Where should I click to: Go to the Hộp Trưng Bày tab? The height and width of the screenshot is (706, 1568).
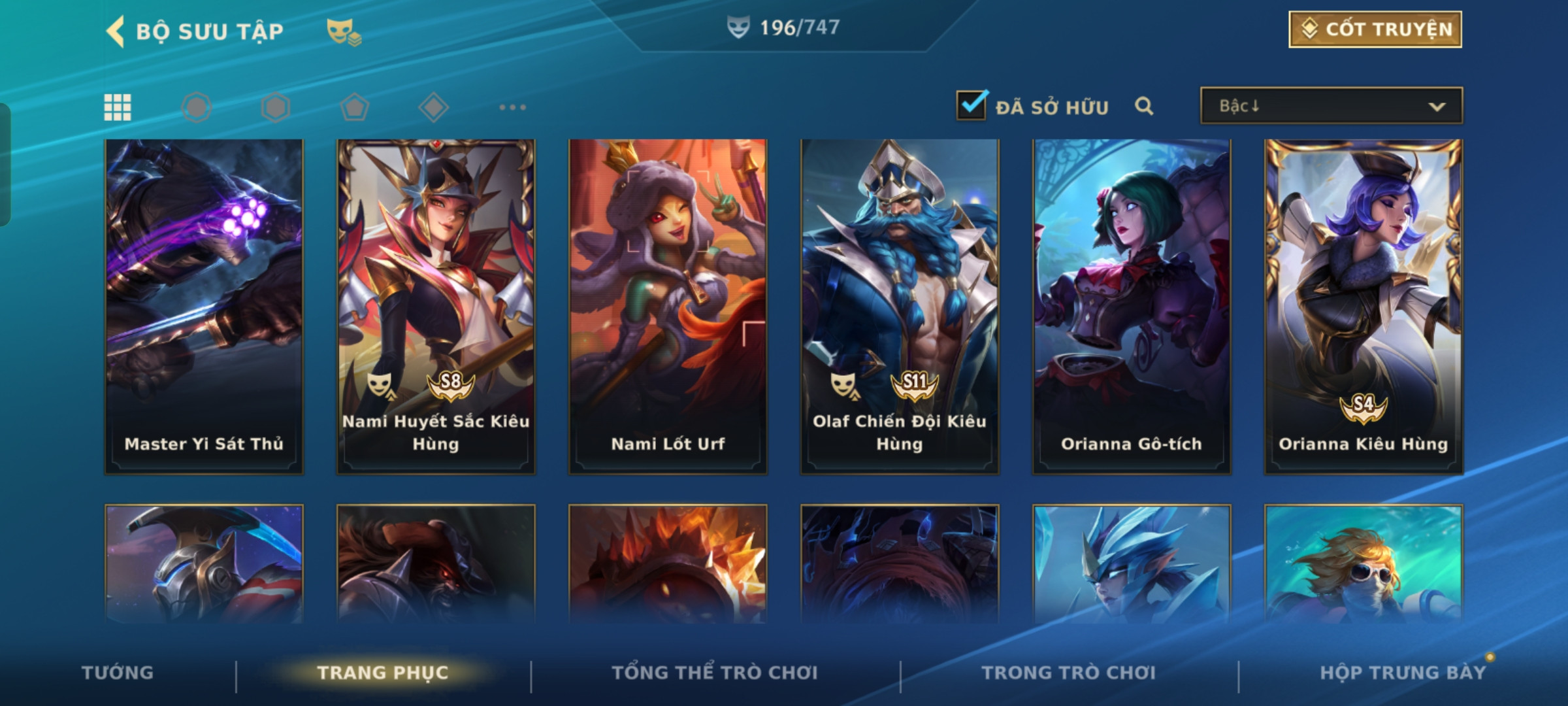pyautogui.click(x=1403, y=673)
